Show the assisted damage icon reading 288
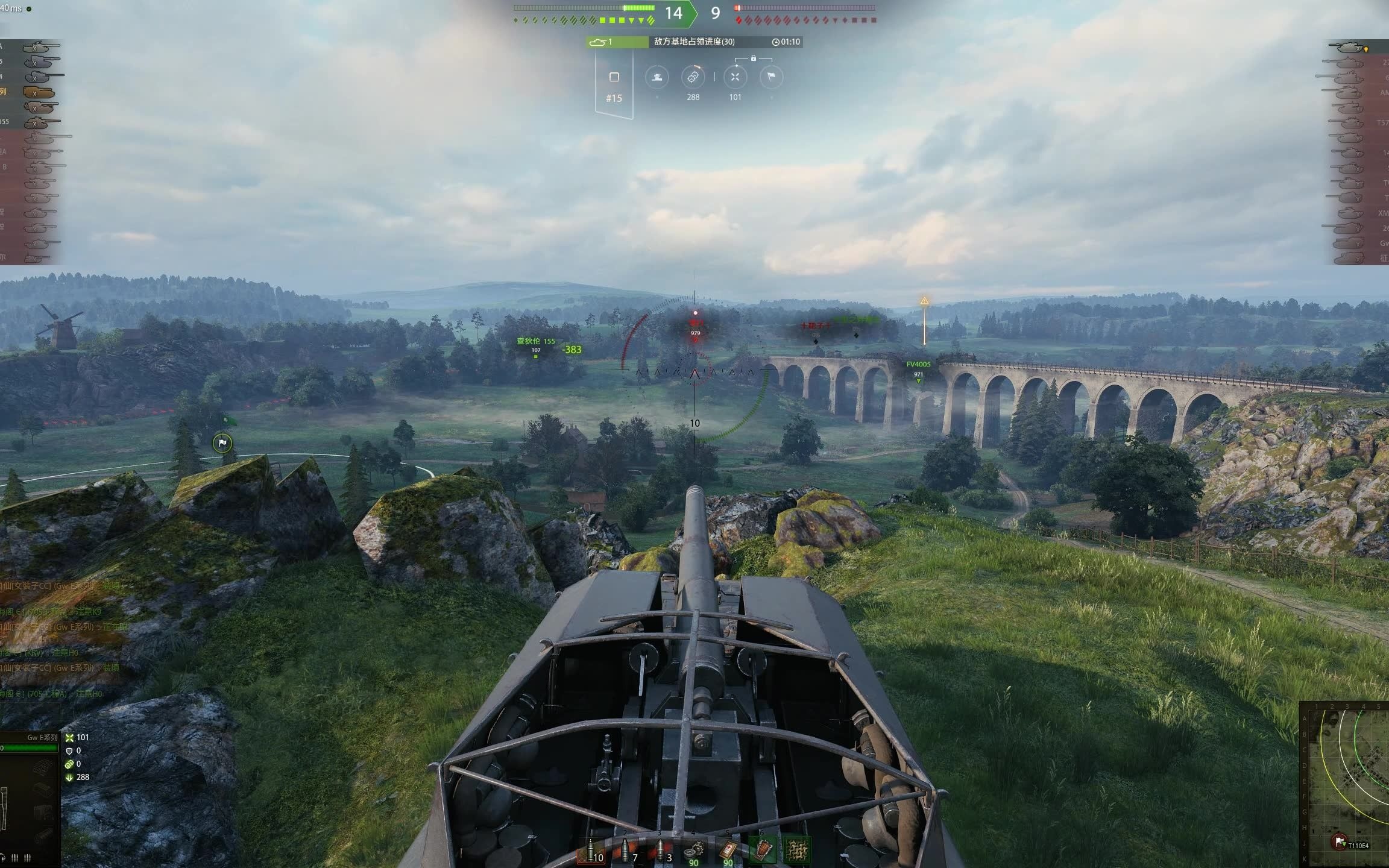Viewport: 1389px width, 868px height. [x=693, y=77]
